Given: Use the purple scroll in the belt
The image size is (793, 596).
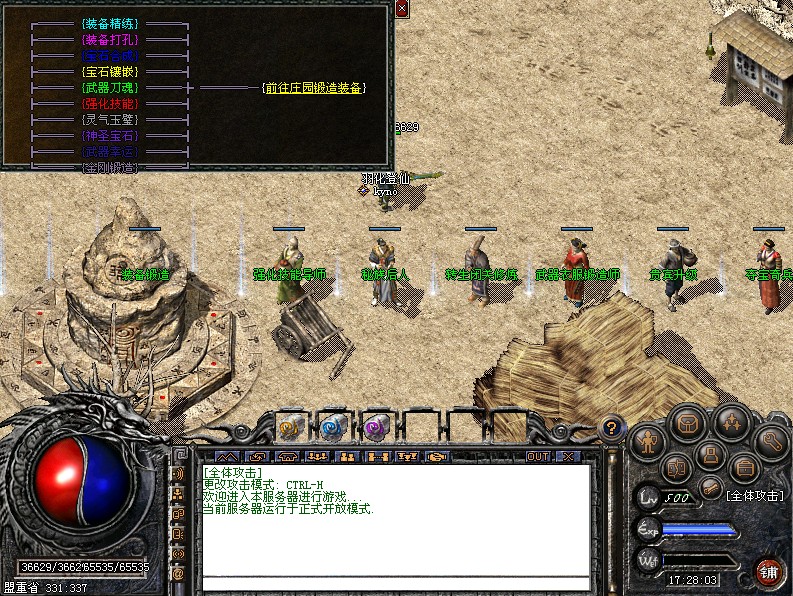Looking at the screenshot, I should [x=375, y=427].
